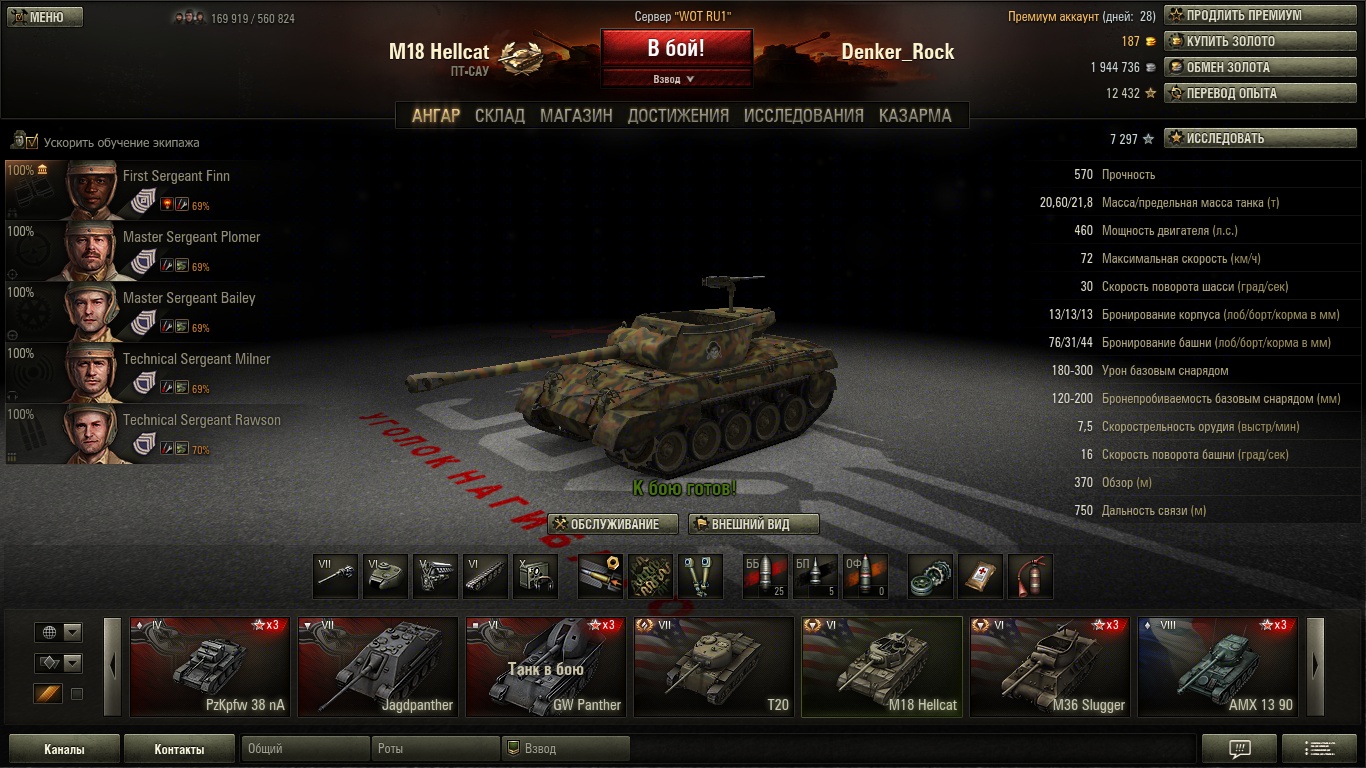Open the МЕНЮ button
Screen dimensions: 1366x768
tap(45, 17)
